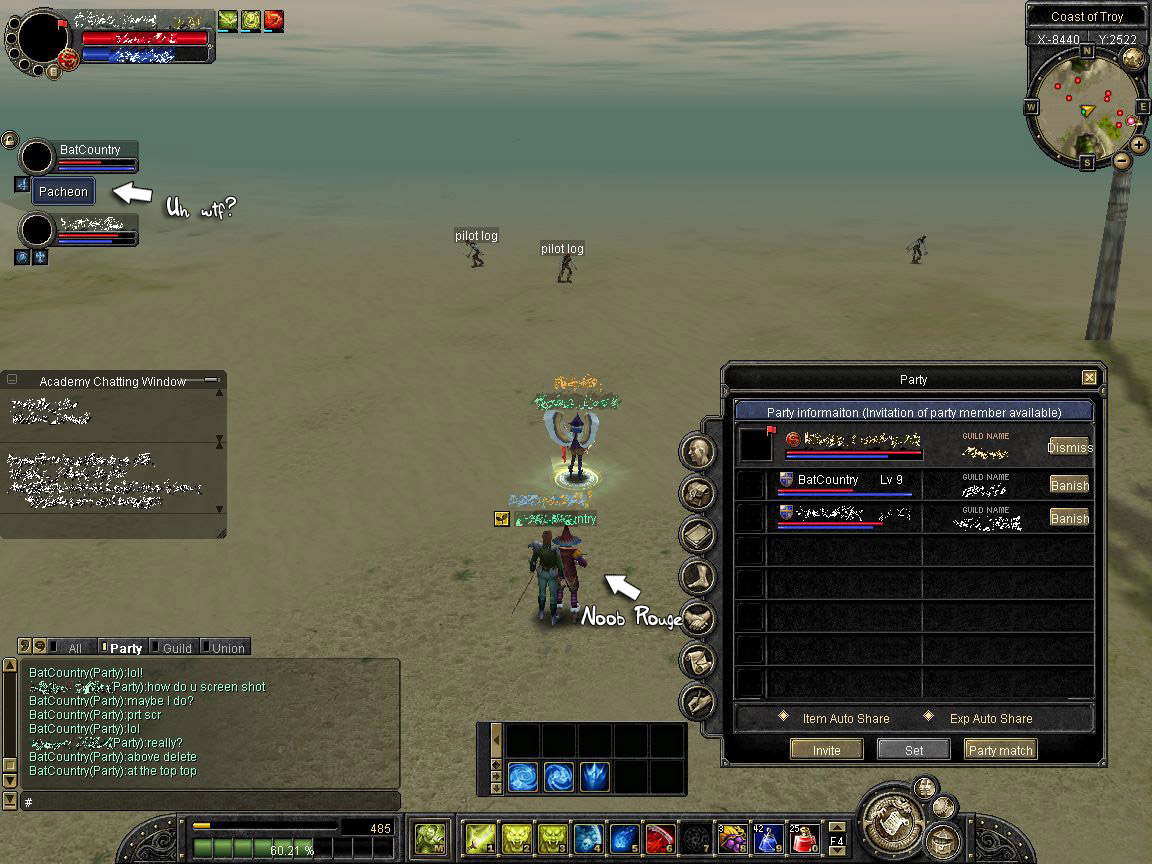
Task: Activate the blue skull skill in slot 4
Action: 589,839
